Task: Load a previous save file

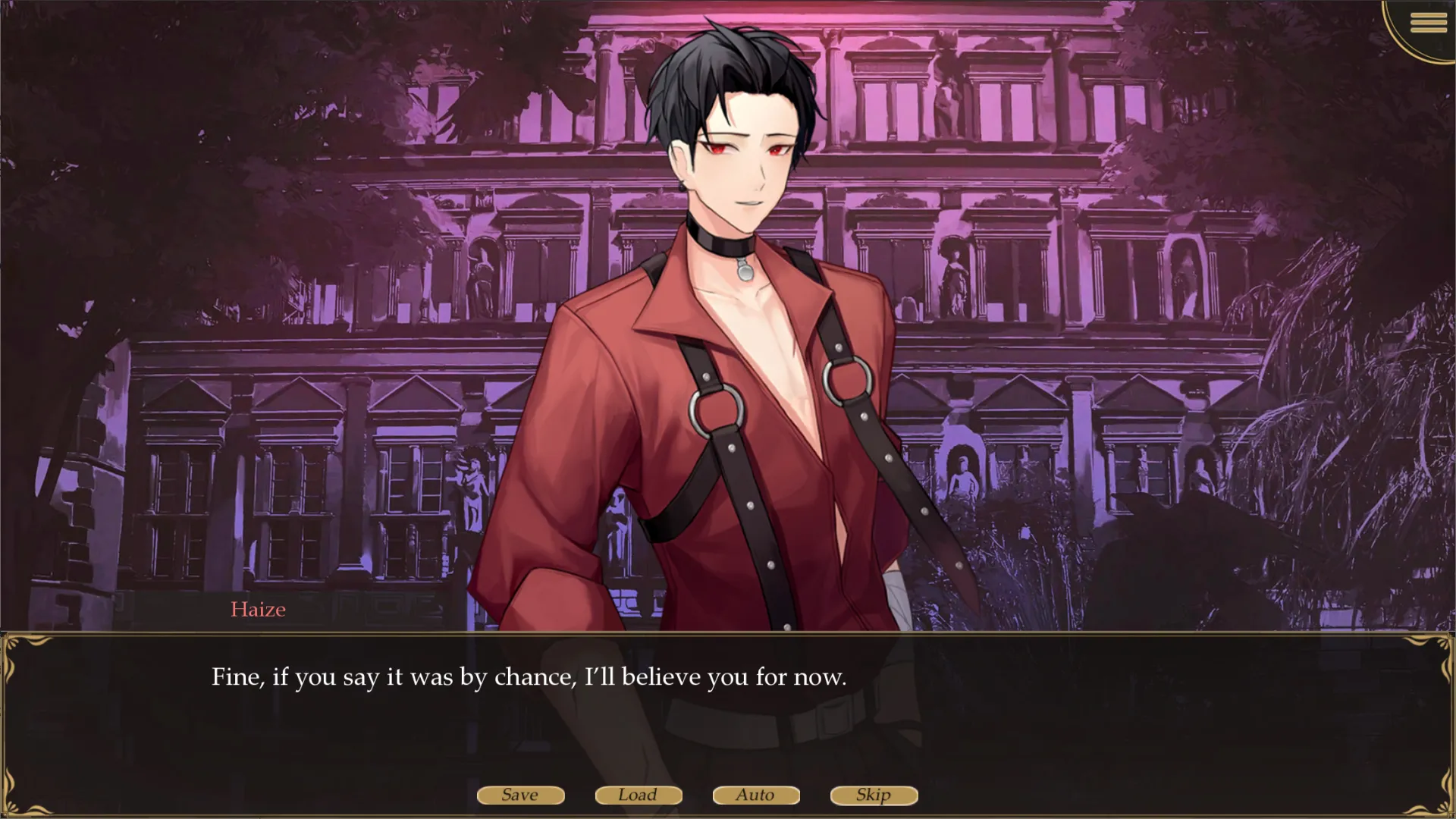Action: (x=638, y=795)
